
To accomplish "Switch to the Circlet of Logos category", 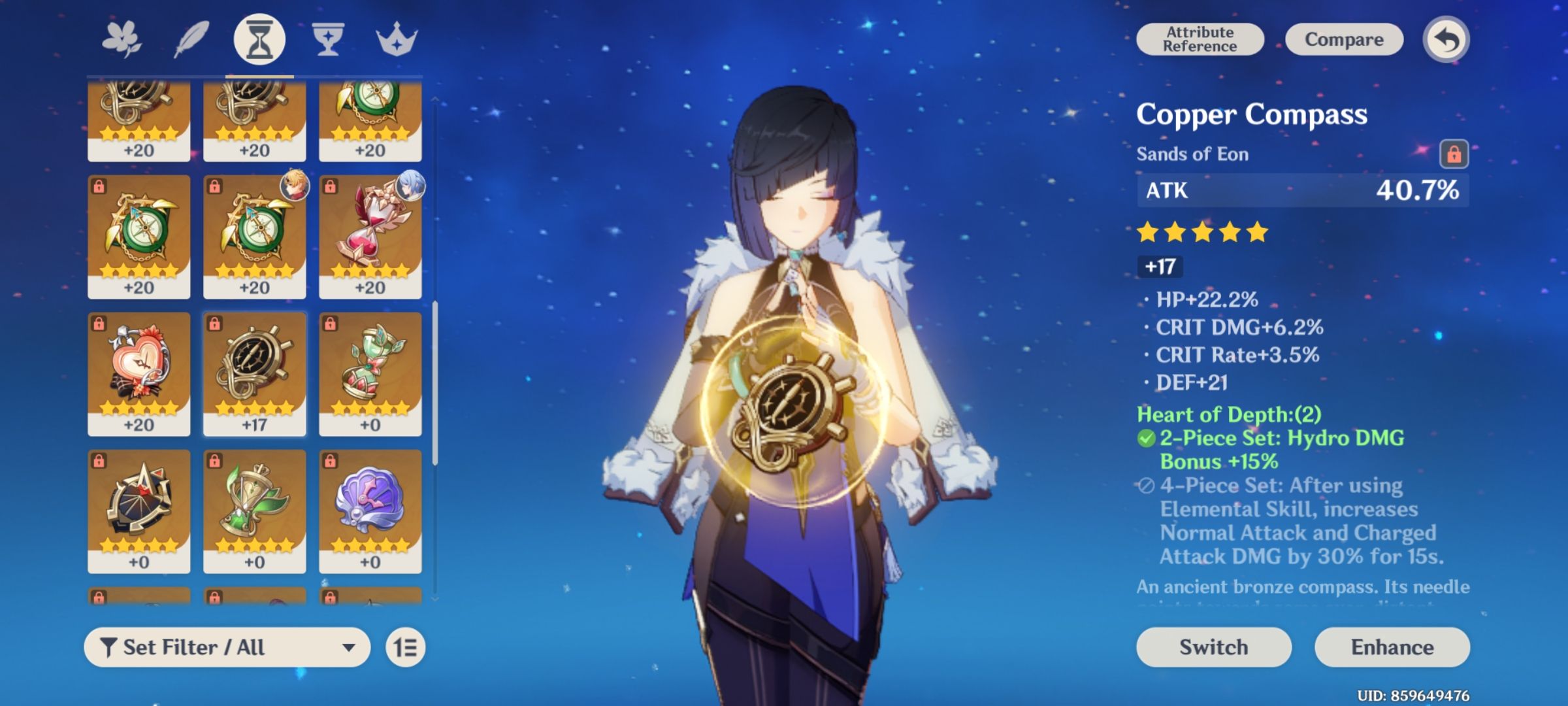I will pos(397,38).
